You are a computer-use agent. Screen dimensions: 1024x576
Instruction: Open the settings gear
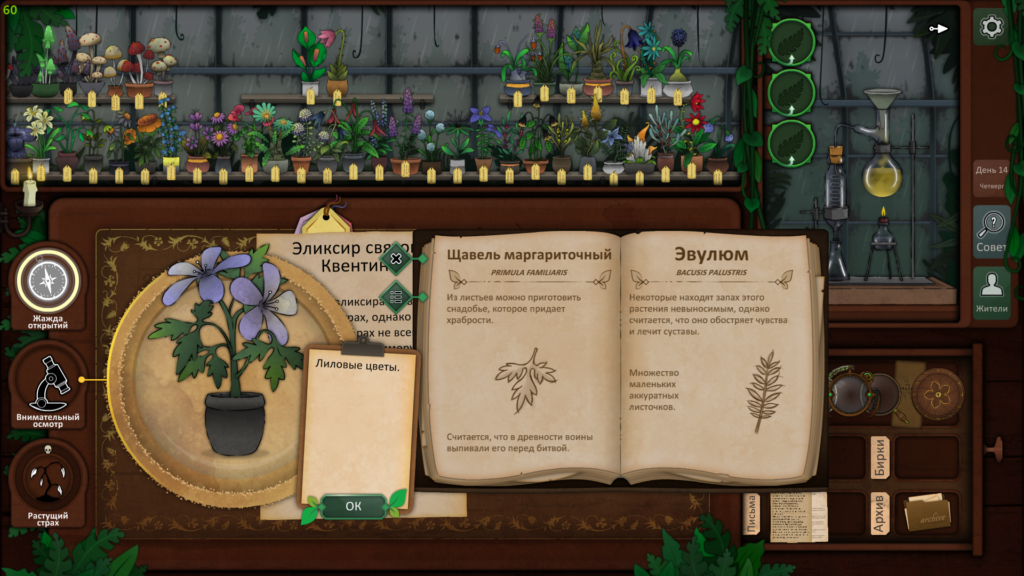click(x=991, y=27)
